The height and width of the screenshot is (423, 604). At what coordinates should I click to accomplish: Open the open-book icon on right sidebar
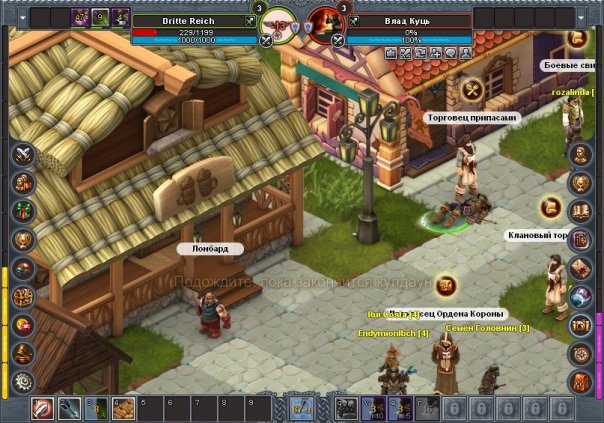click(x=580, y=211)
